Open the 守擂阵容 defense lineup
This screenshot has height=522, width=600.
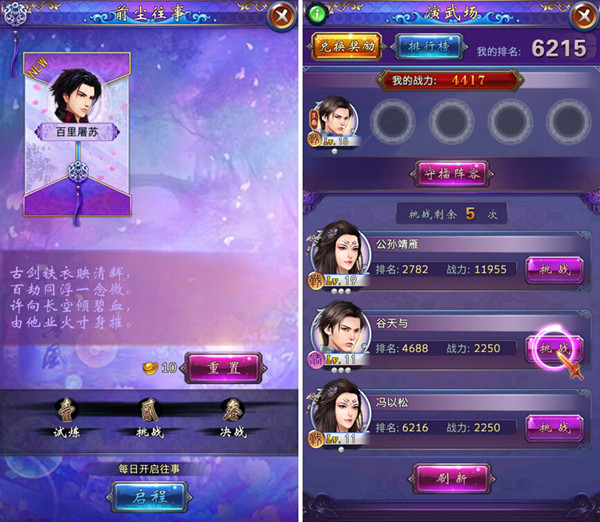point(450,173)
